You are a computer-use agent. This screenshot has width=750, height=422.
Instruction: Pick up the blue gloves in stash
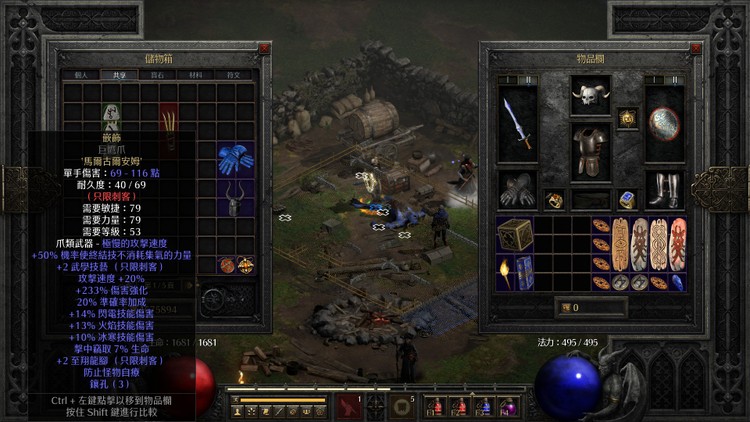236,158
